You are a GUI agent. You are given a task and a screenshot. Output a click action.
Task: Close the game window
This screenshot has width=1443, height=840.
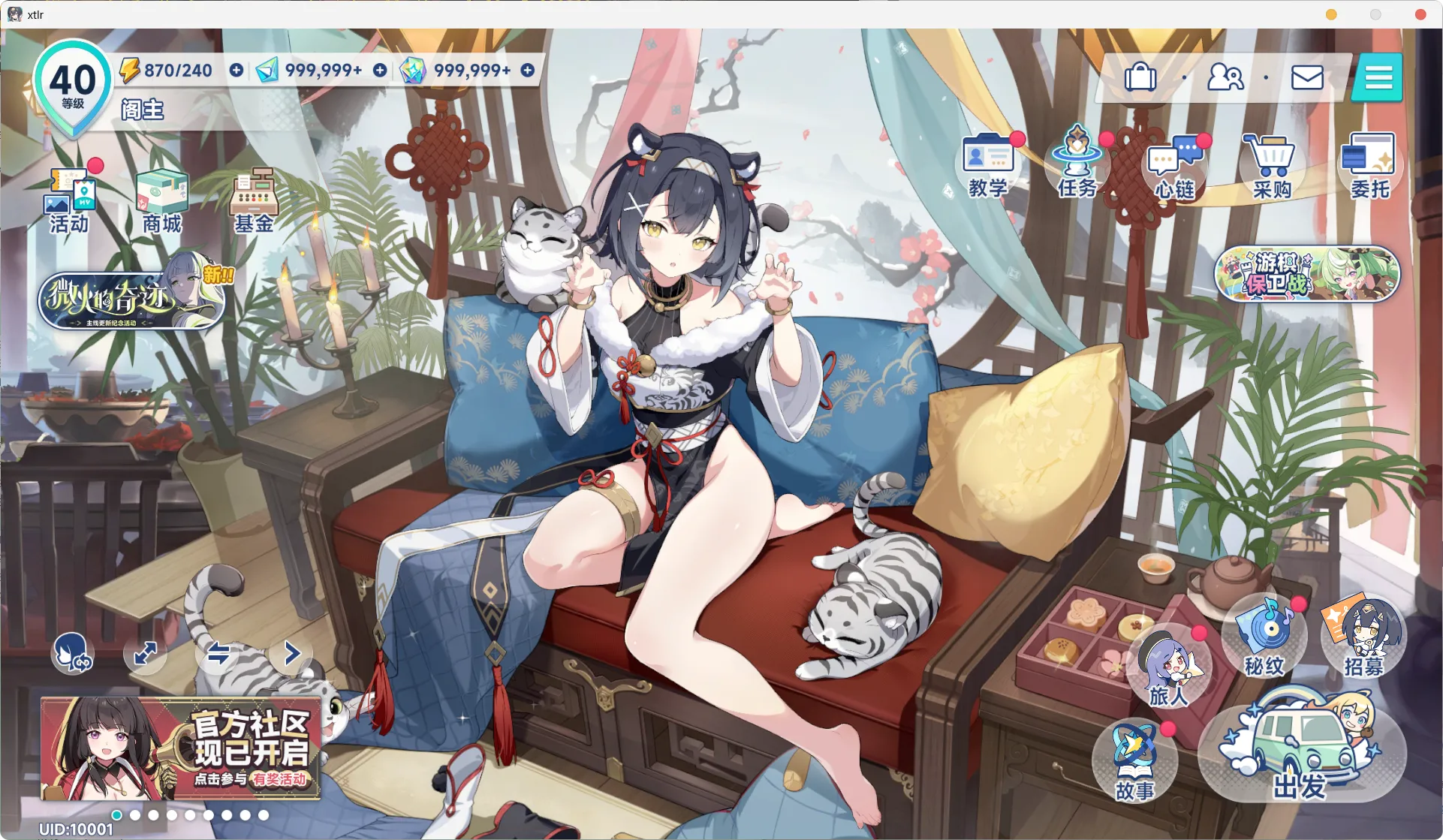tap(1420, 14)
